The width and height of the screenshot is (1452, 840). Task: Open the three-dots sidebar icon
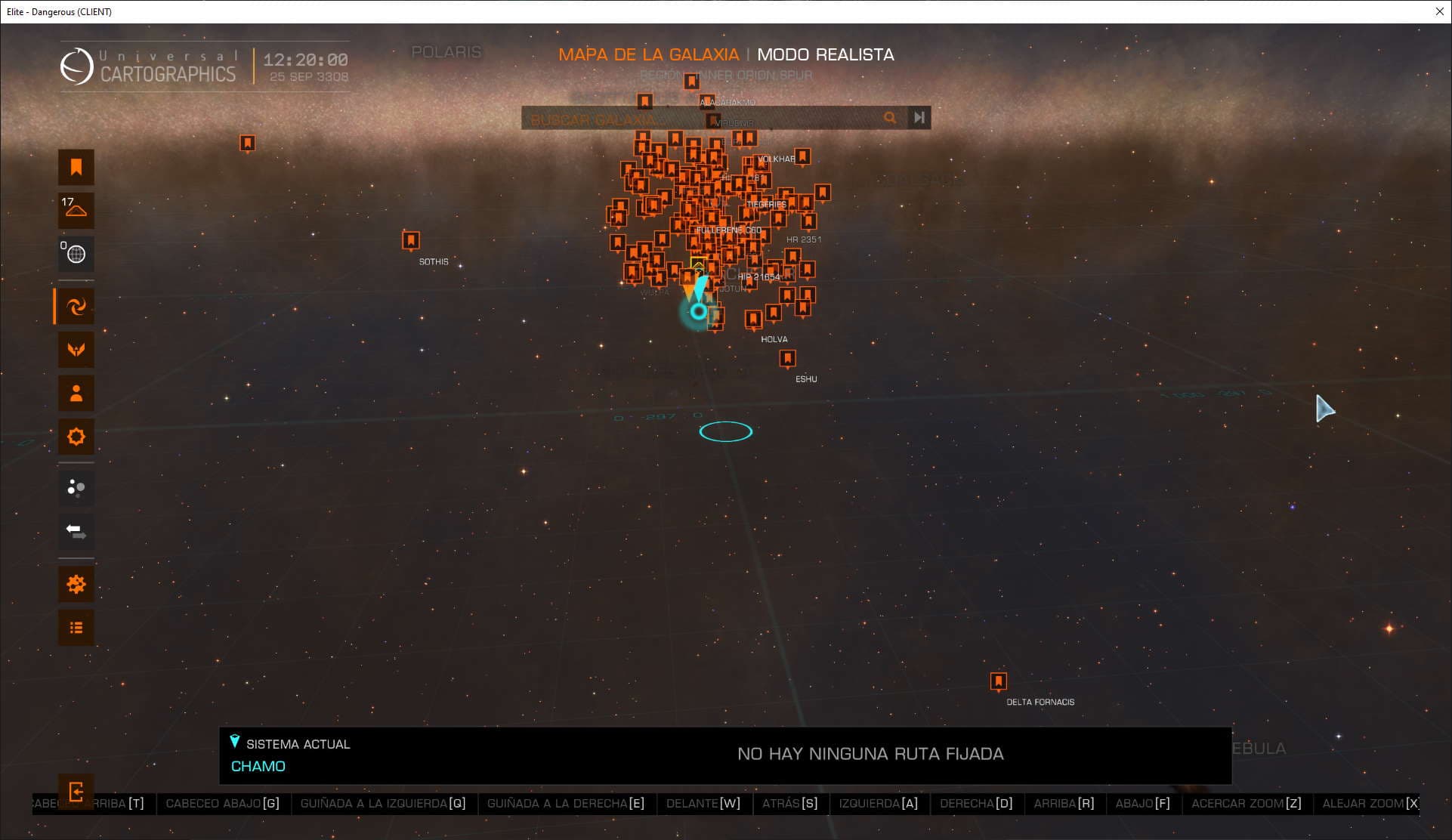(76, 488)
